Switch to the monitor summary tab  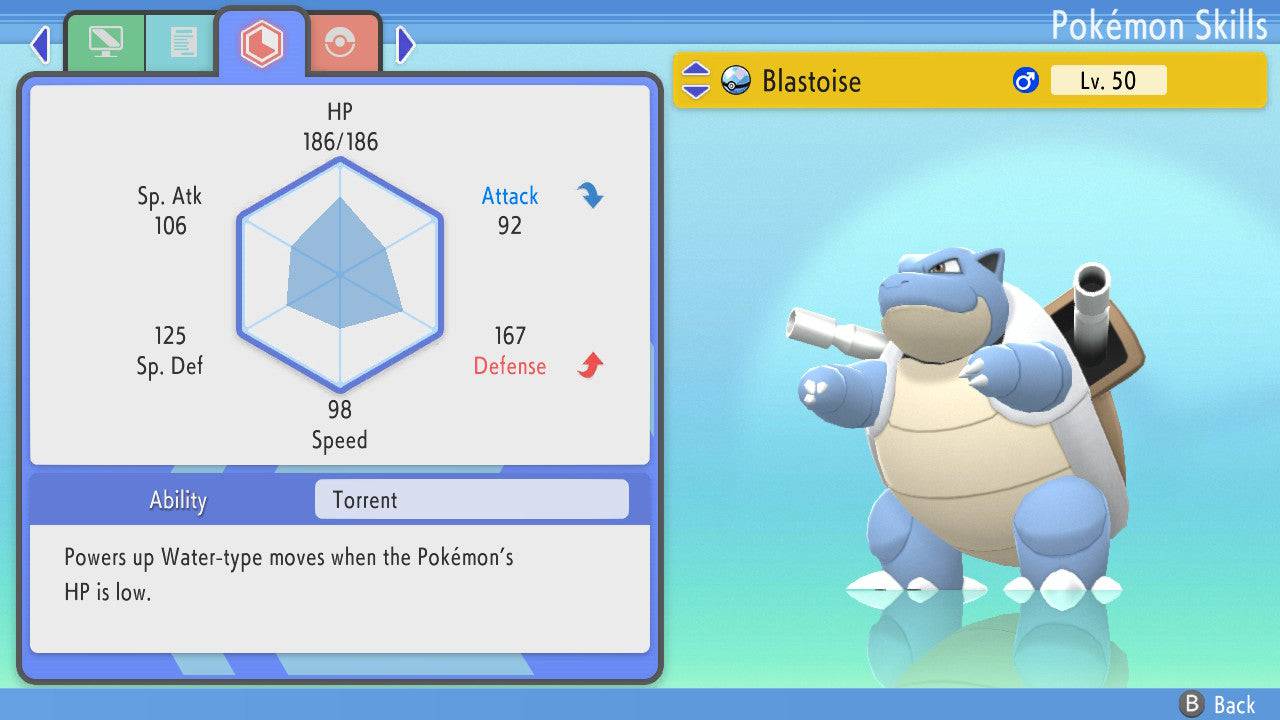click(x=105, y=42)
